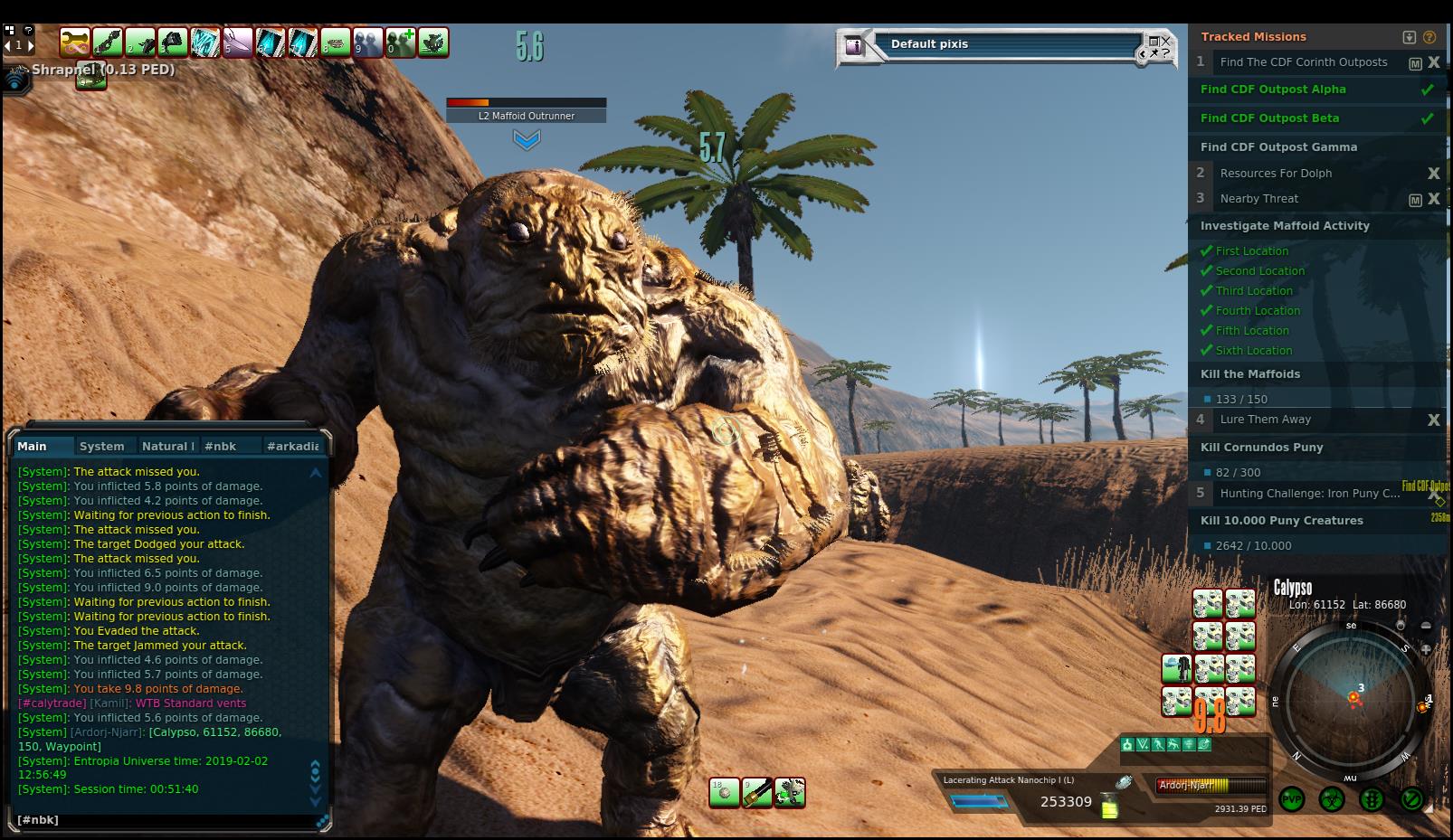
Task: Click the #nbk chat input field
Action: pyautogui.click(x=163, y=819)
